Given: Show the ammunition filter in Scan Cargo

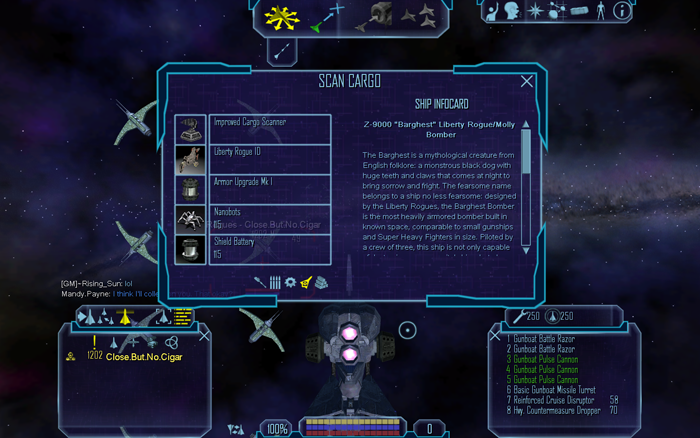Looking at the screenshot, I should coord(275,283).
